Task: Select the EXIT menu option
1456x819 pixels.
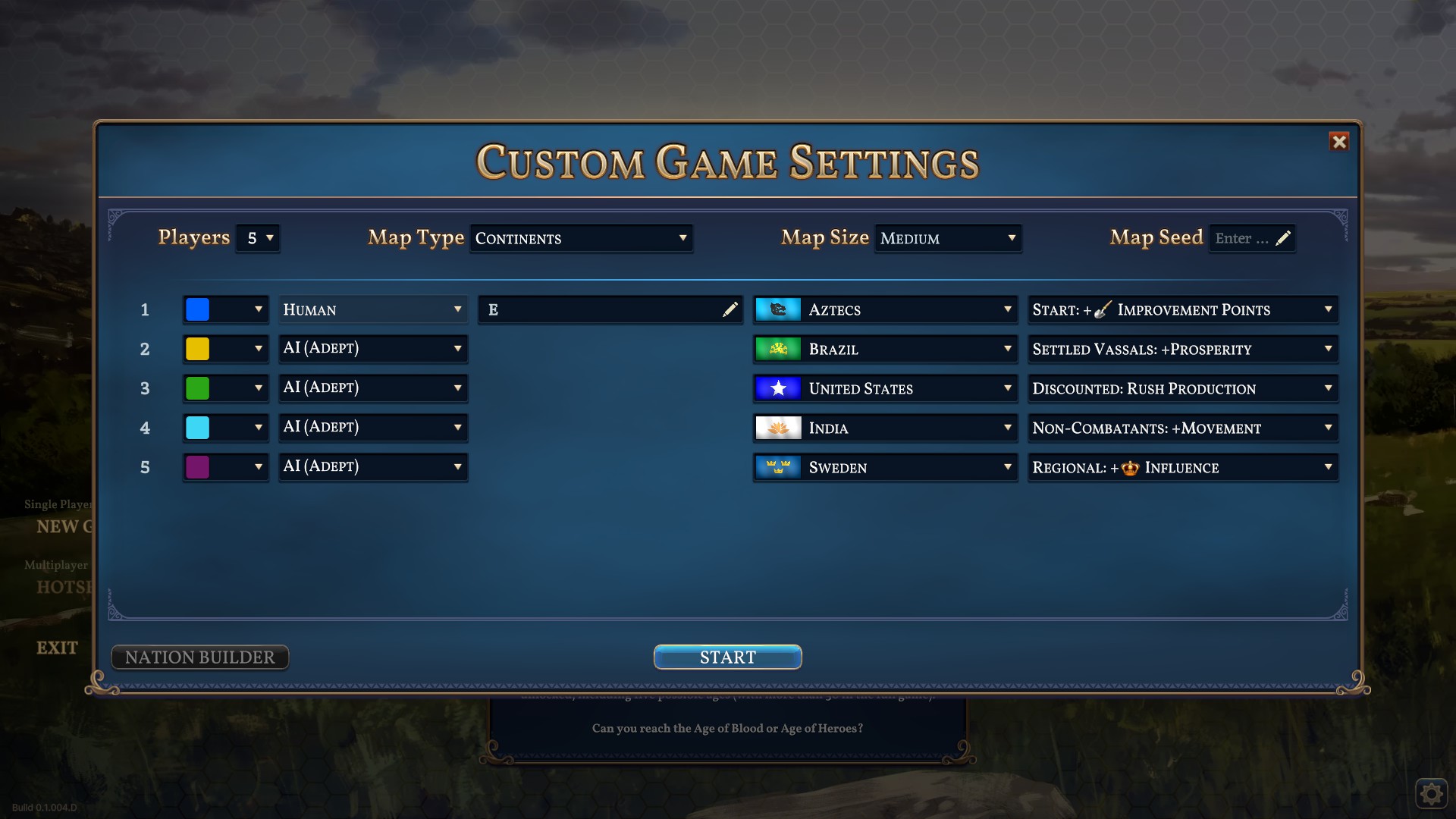Action: tap(57, 648)
